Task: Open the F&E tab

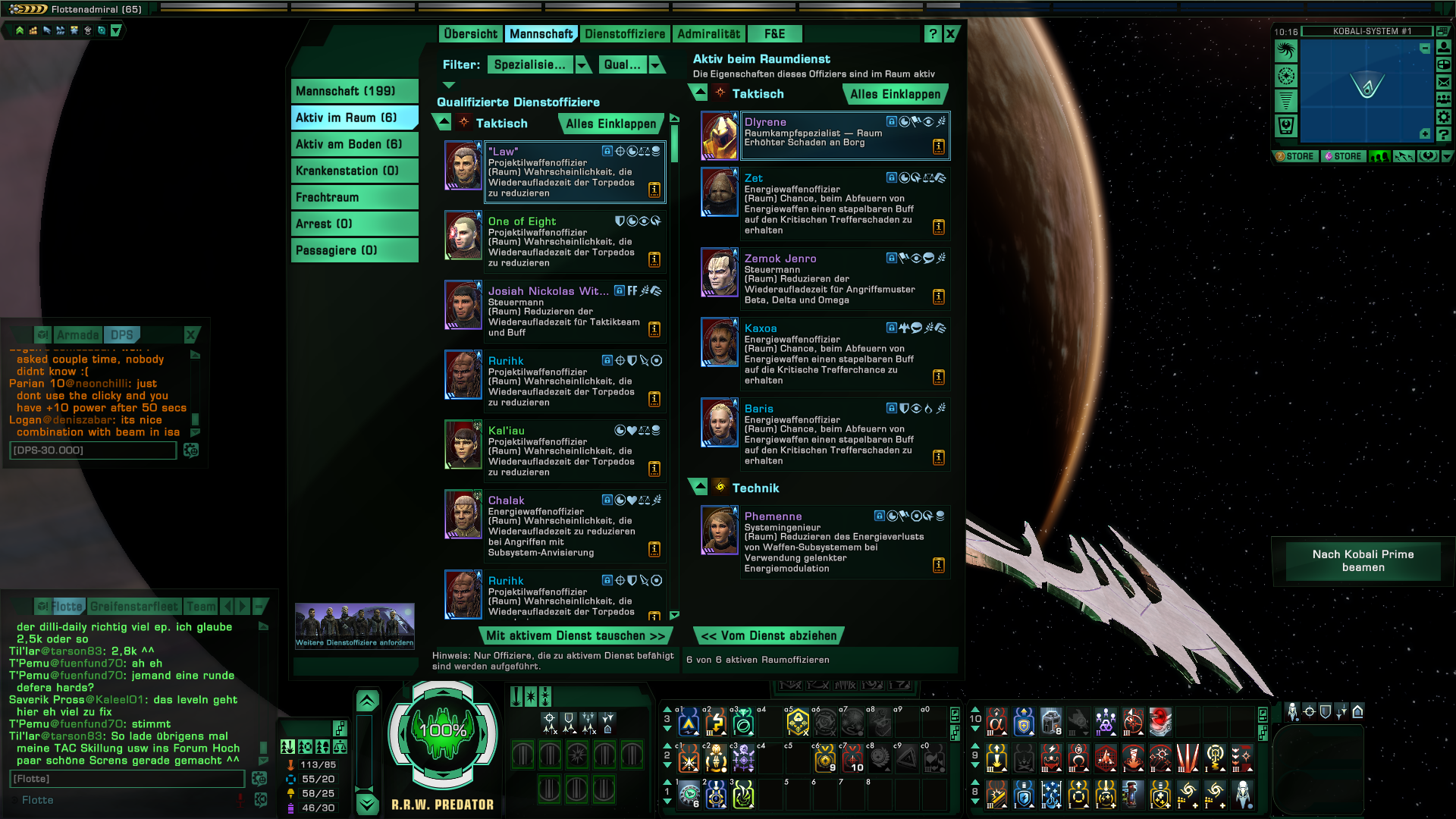Action: coord(774,34)
